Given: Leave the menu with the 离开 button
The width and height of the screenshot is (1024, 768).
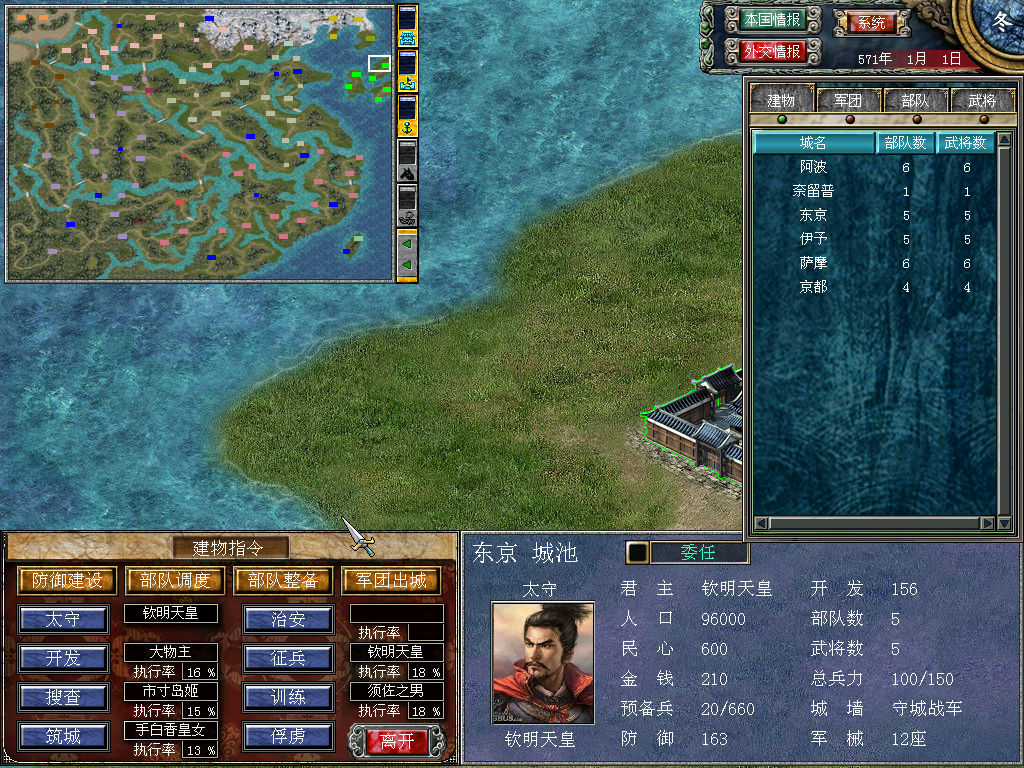Looking at the screenshot, I should [397, 741].
